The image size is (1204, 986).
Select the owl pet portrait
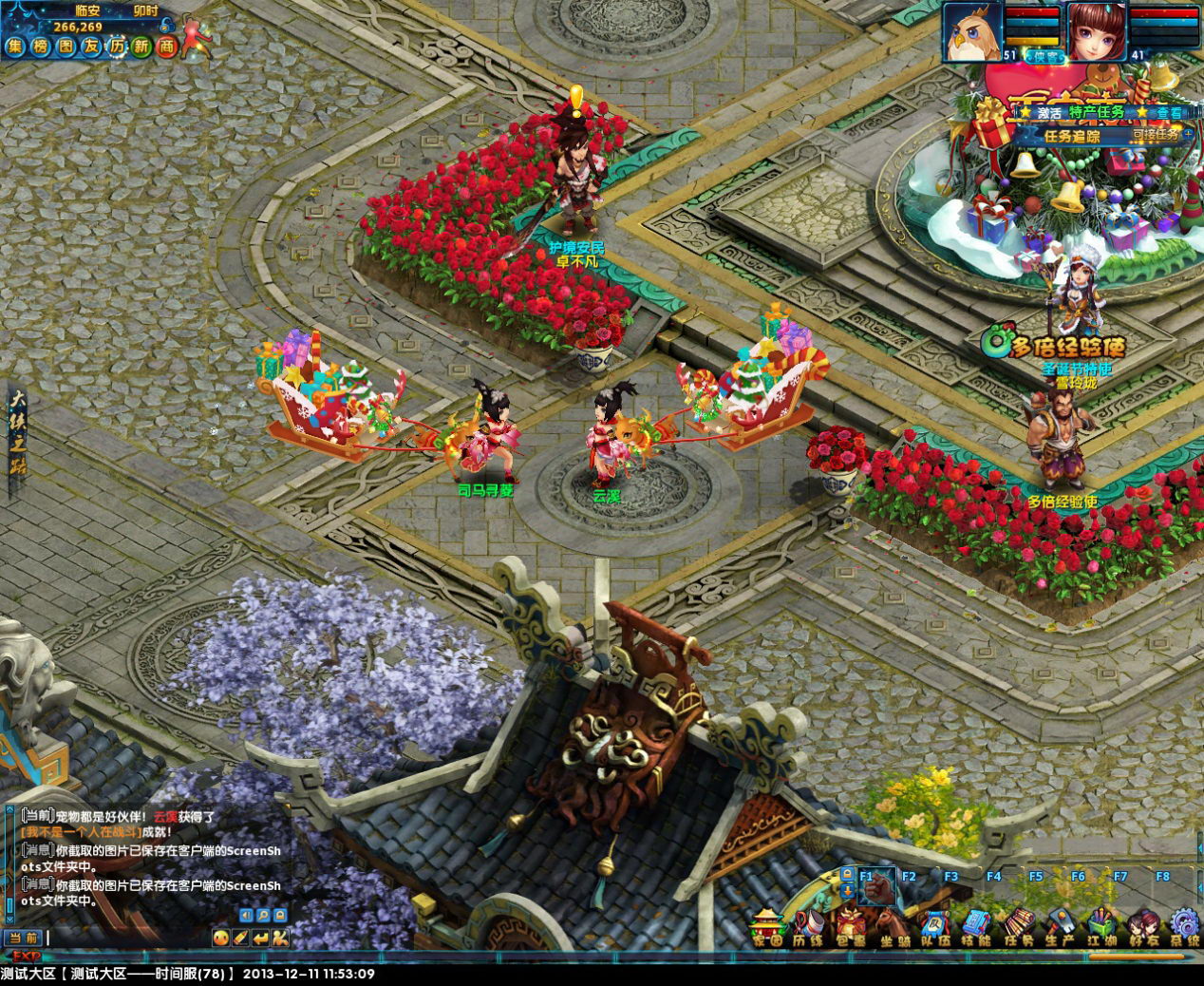click(971, 31)
